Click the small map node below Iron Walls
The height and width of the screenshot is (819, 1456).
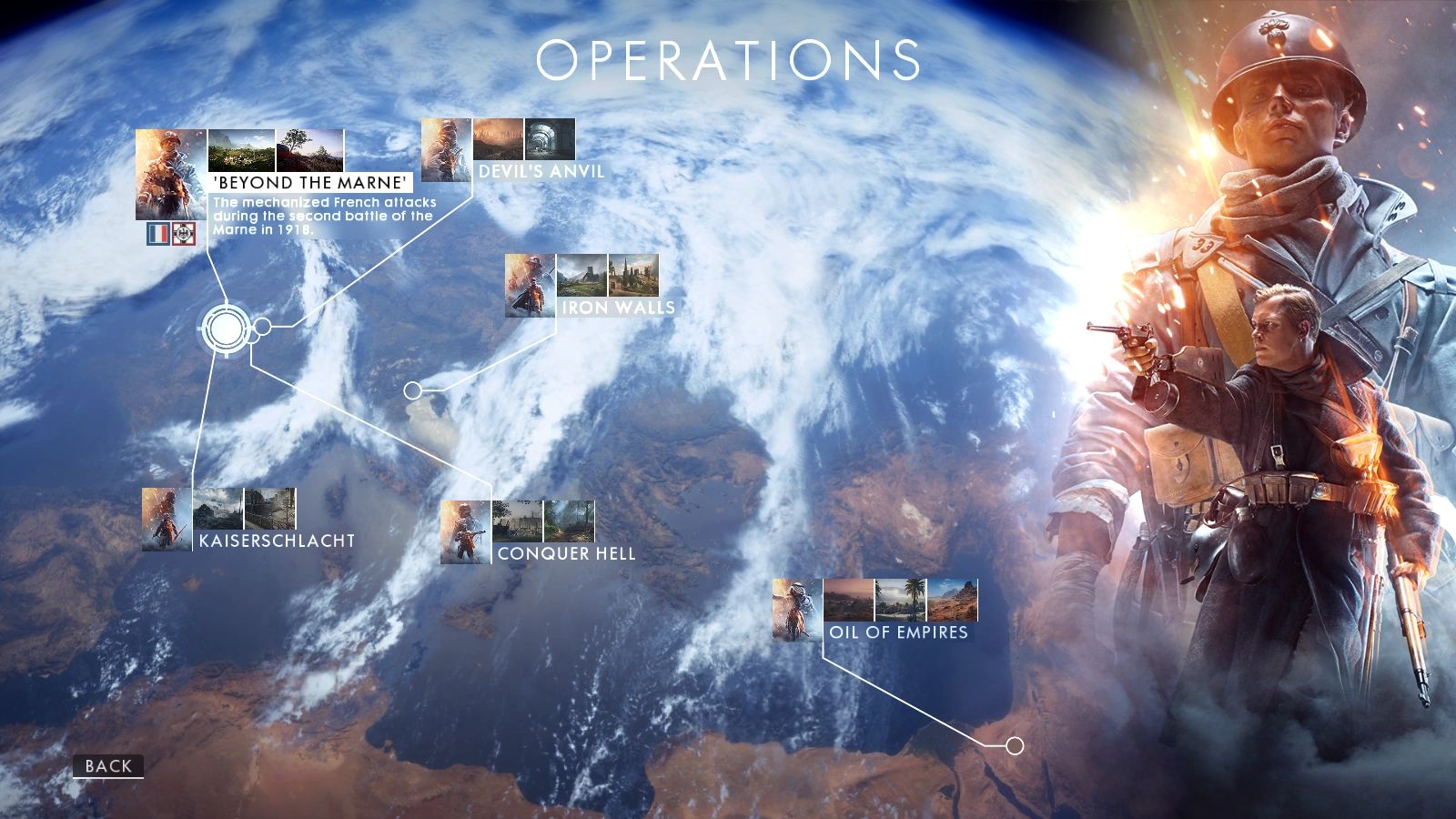[x=413, y=392]
